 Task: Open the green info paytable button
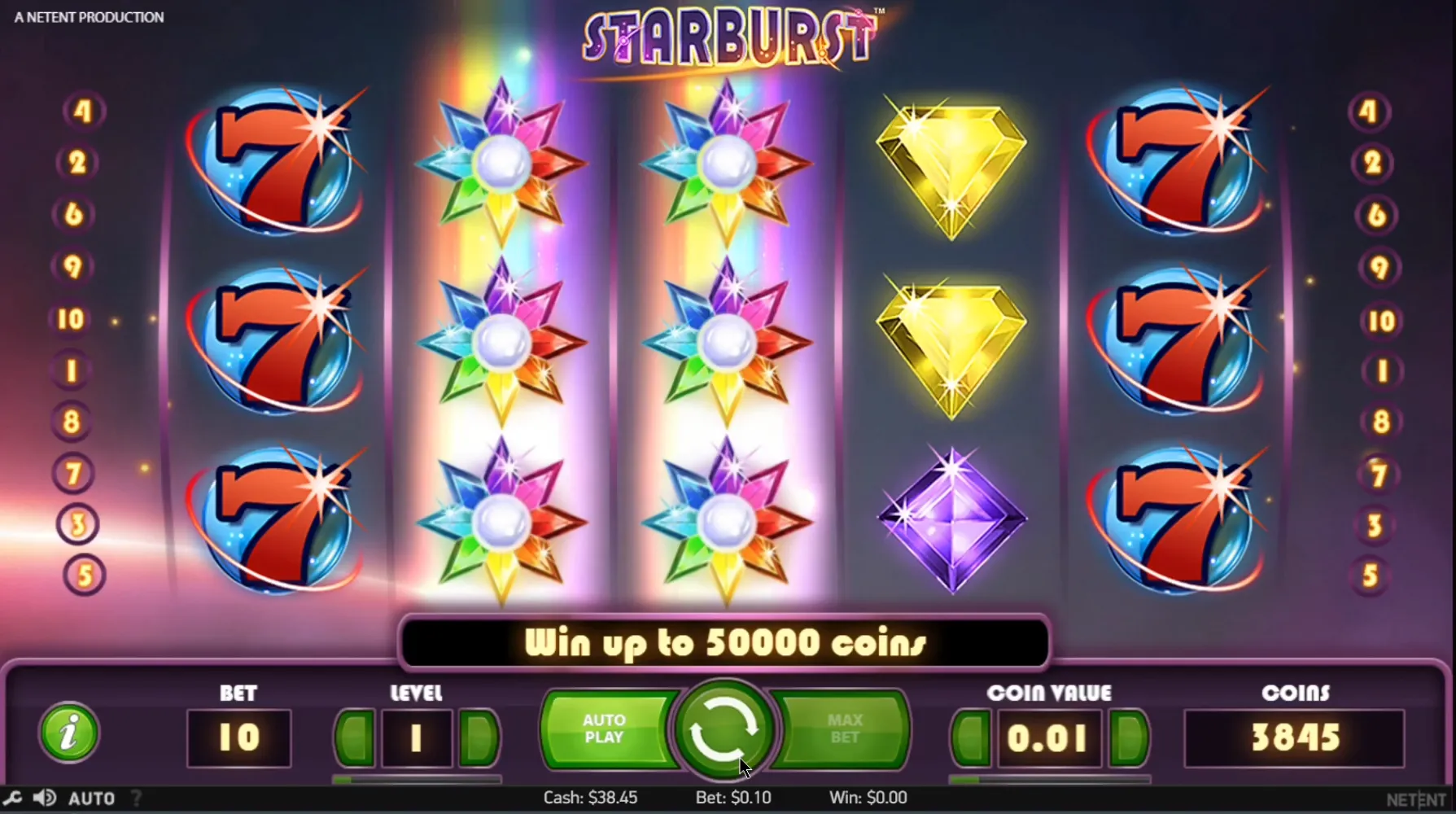click(x=69, y=733)
